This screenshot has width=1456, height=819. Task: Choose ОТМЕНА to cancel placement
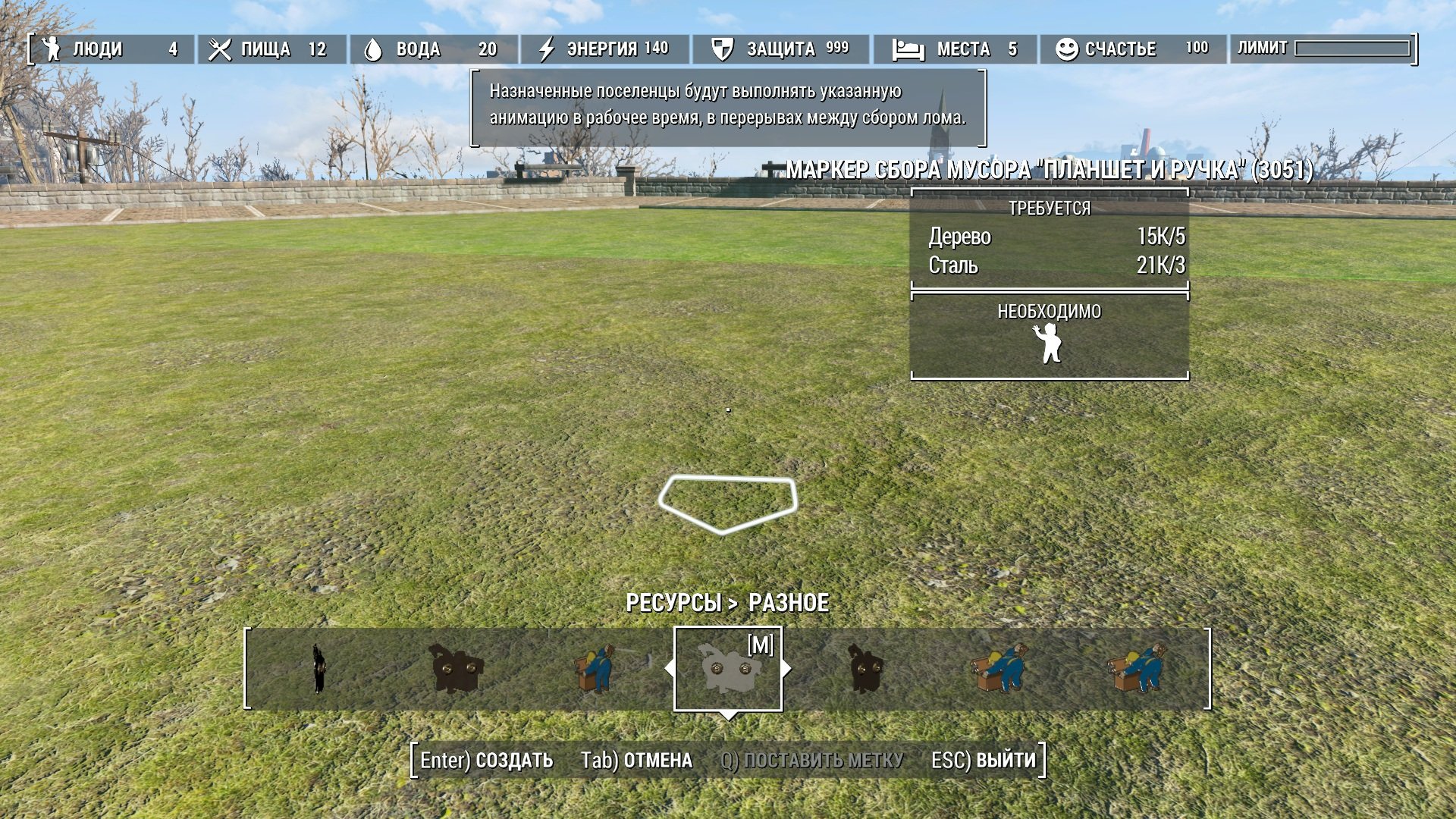636,760
